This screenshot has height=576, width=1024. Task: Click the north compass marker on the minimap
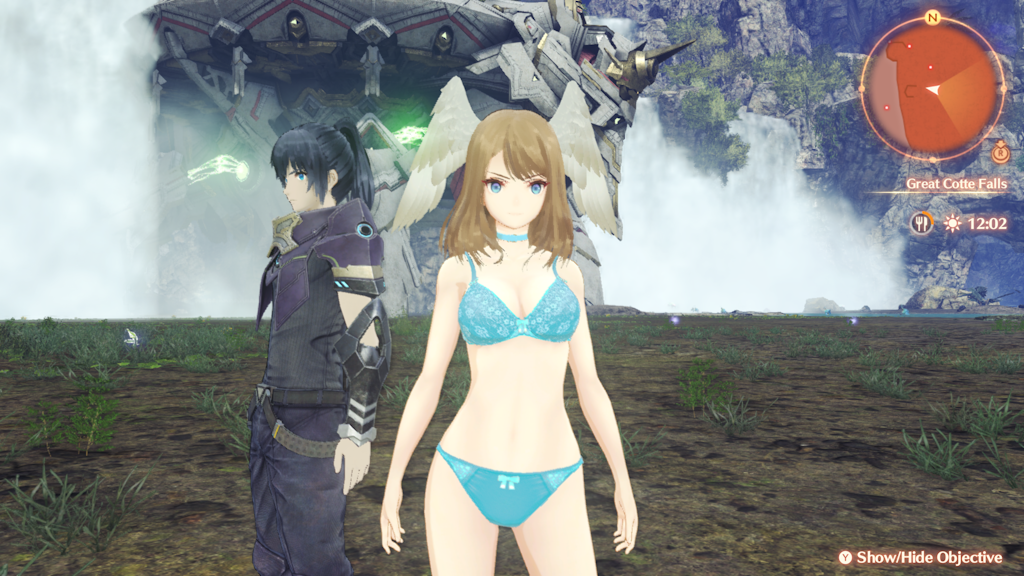coord(932,19)
